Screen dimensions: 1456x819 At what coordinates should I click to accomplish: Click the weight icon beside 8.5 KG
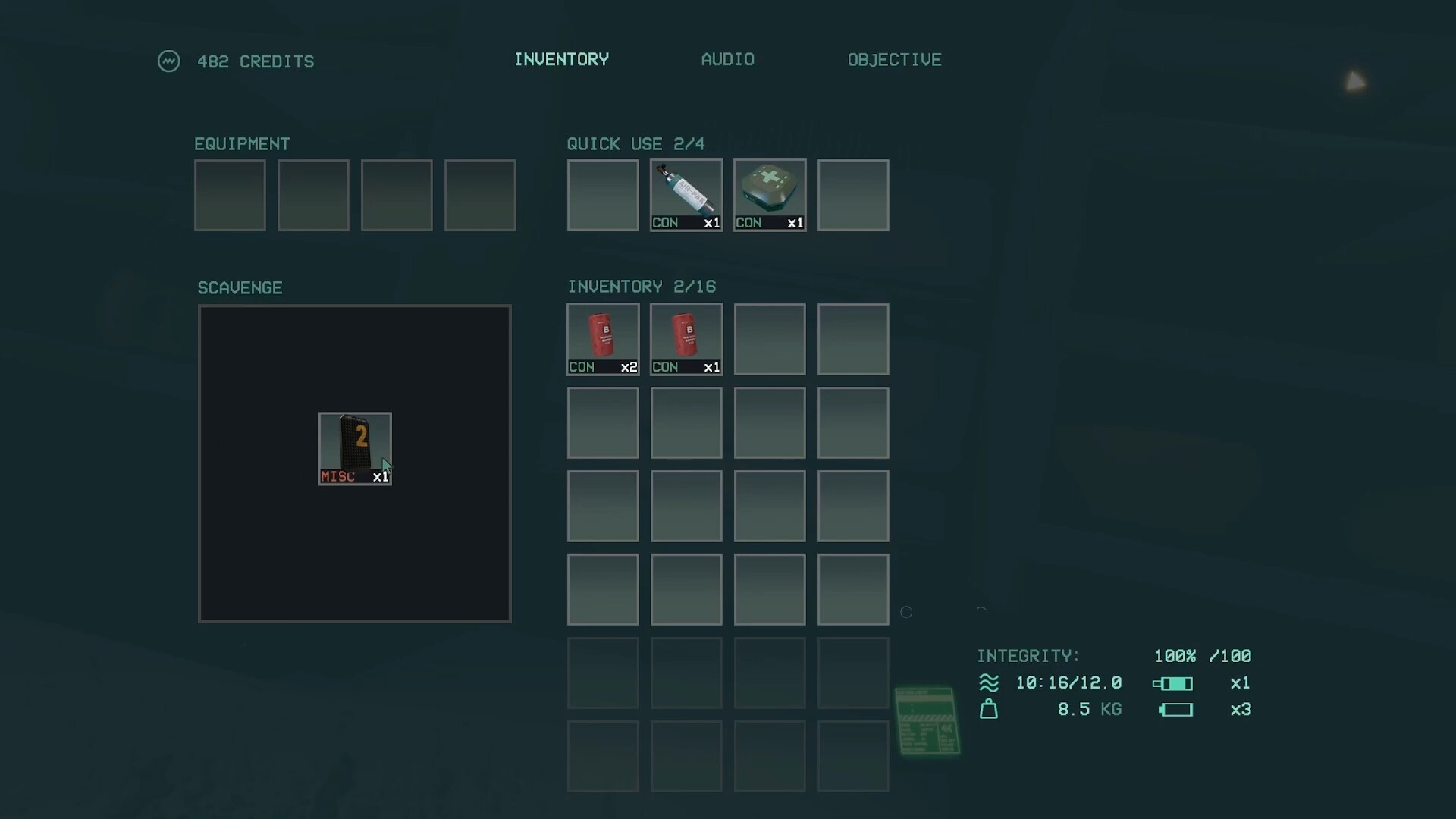click(x=990, y=709)
